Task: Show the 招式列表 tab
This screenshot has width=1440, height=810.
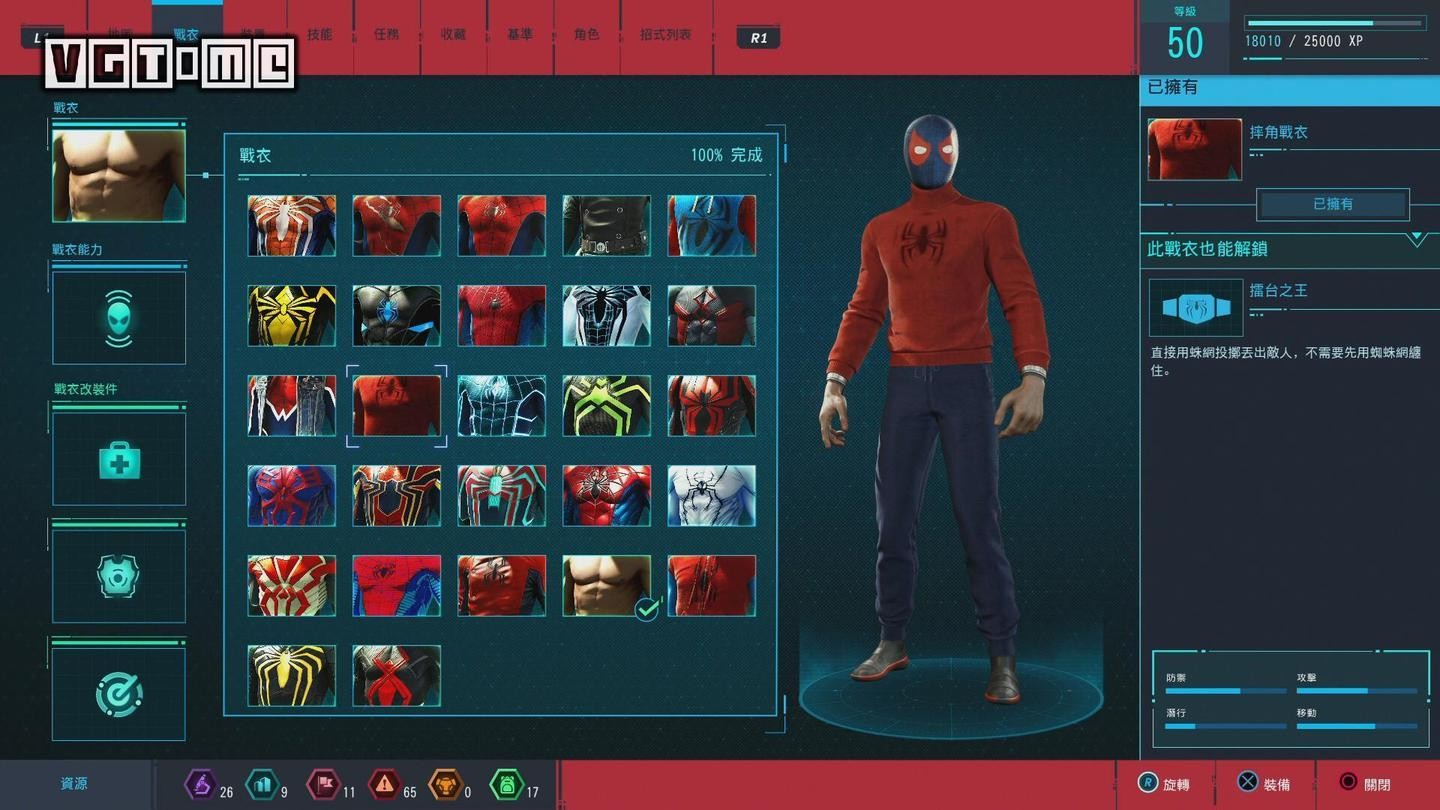Action: pos(666,35)
